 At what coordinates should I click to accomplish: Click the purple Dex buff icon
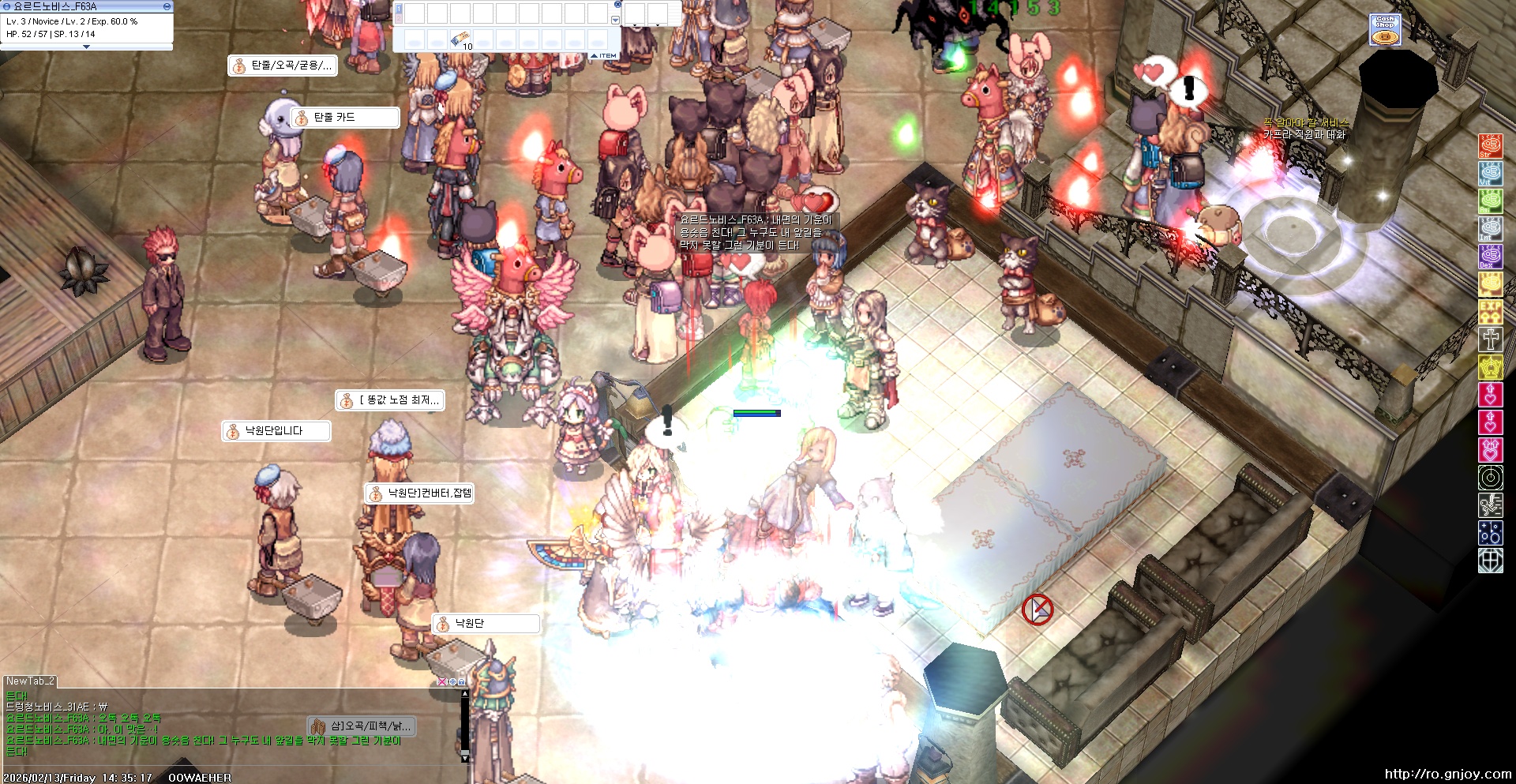click(x=1490, y=257)
